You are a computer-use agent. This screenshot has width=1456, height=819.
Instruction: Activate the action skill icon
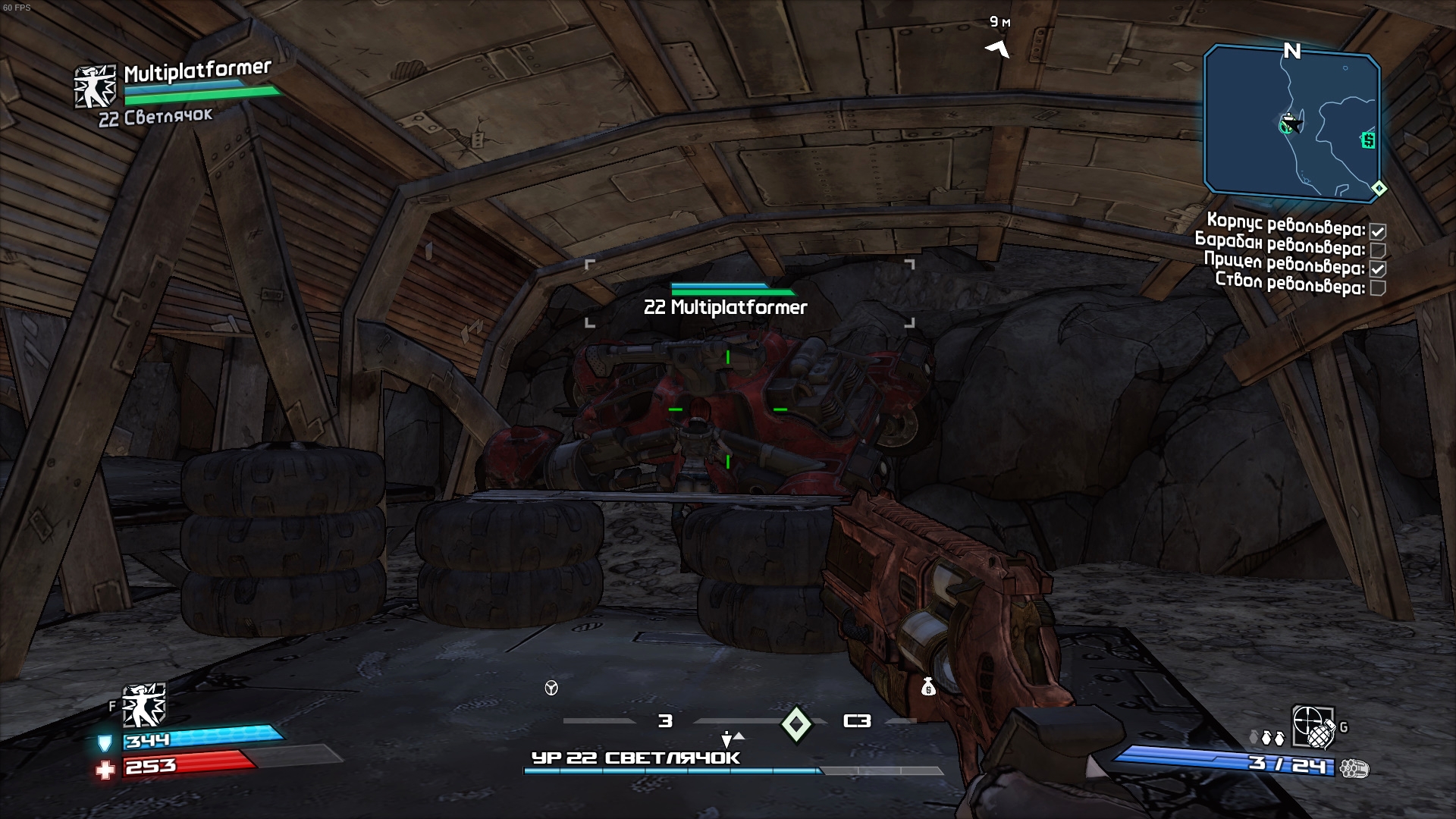tap(143, 705)
